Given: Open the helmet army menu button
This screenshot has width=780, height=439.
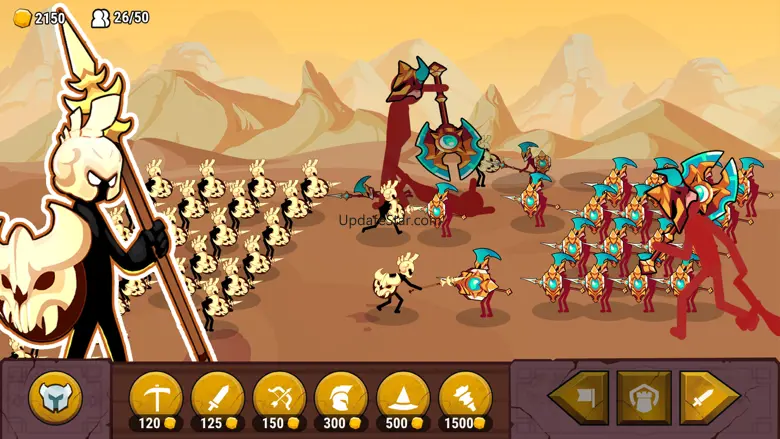Looking at the screenshot, I should click(55, 398).
